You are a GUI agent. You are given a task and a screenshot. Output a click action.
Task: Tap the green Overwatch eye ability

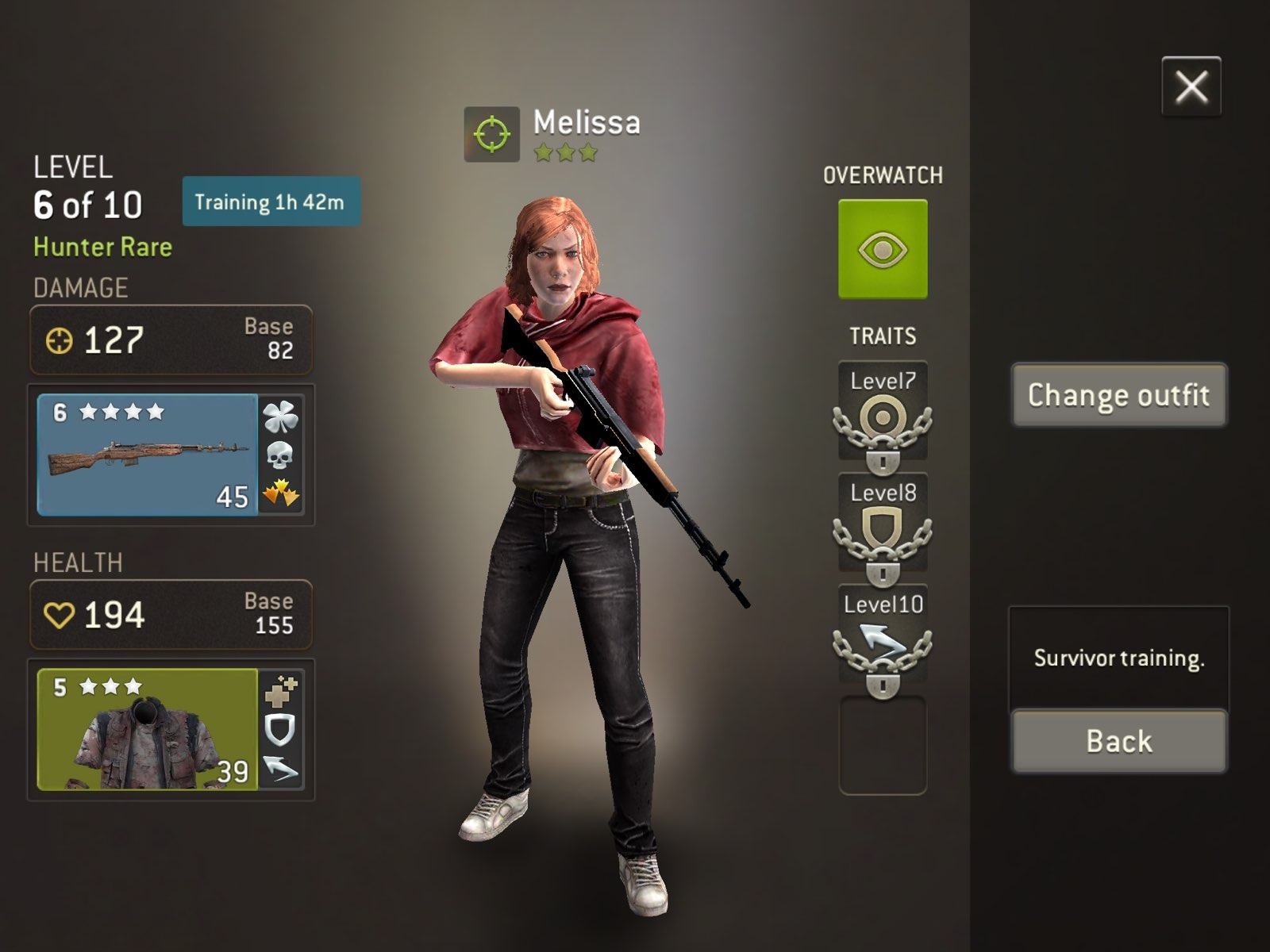point(883,249)
